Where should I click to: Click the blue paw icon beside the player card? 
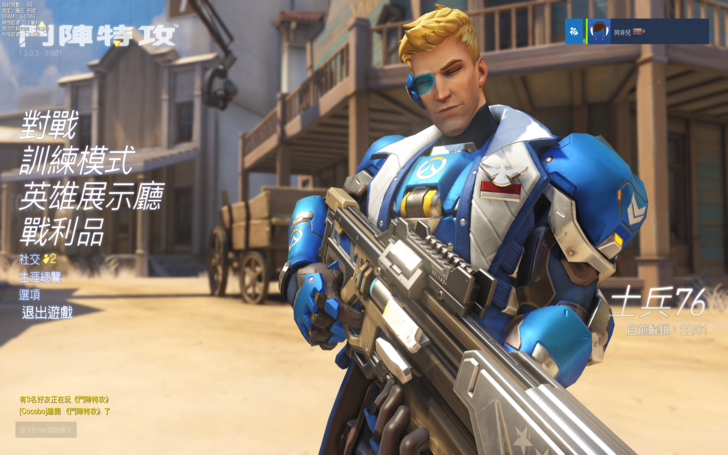pos(574,32)
